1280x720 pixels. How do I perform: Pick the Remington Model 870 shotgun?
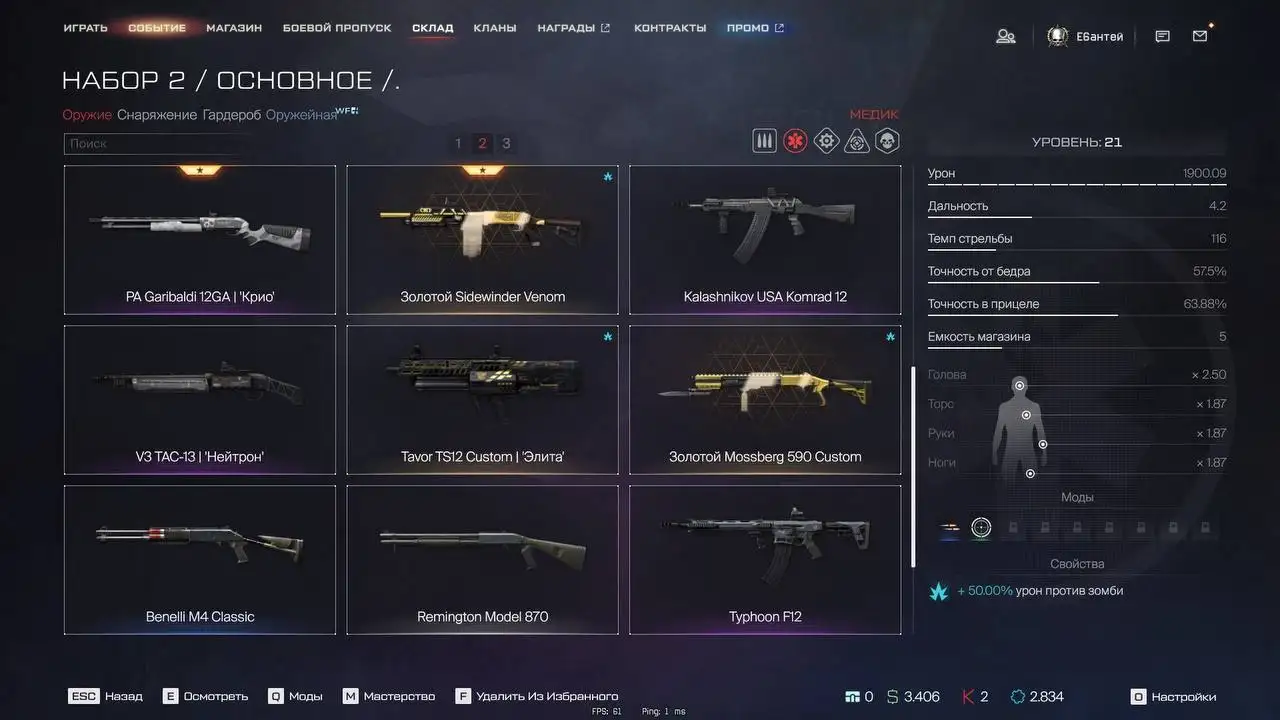[x=482, y=560]
